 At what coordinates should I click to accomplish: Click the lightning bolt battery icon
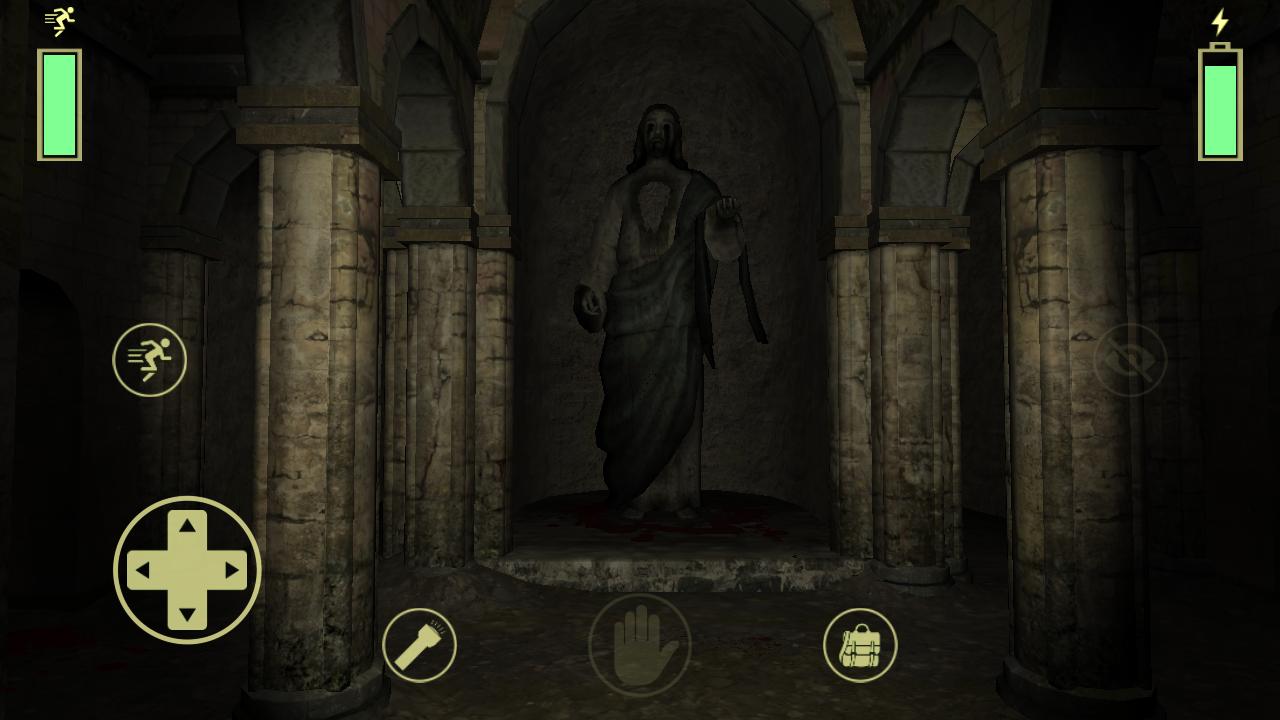1220,20
